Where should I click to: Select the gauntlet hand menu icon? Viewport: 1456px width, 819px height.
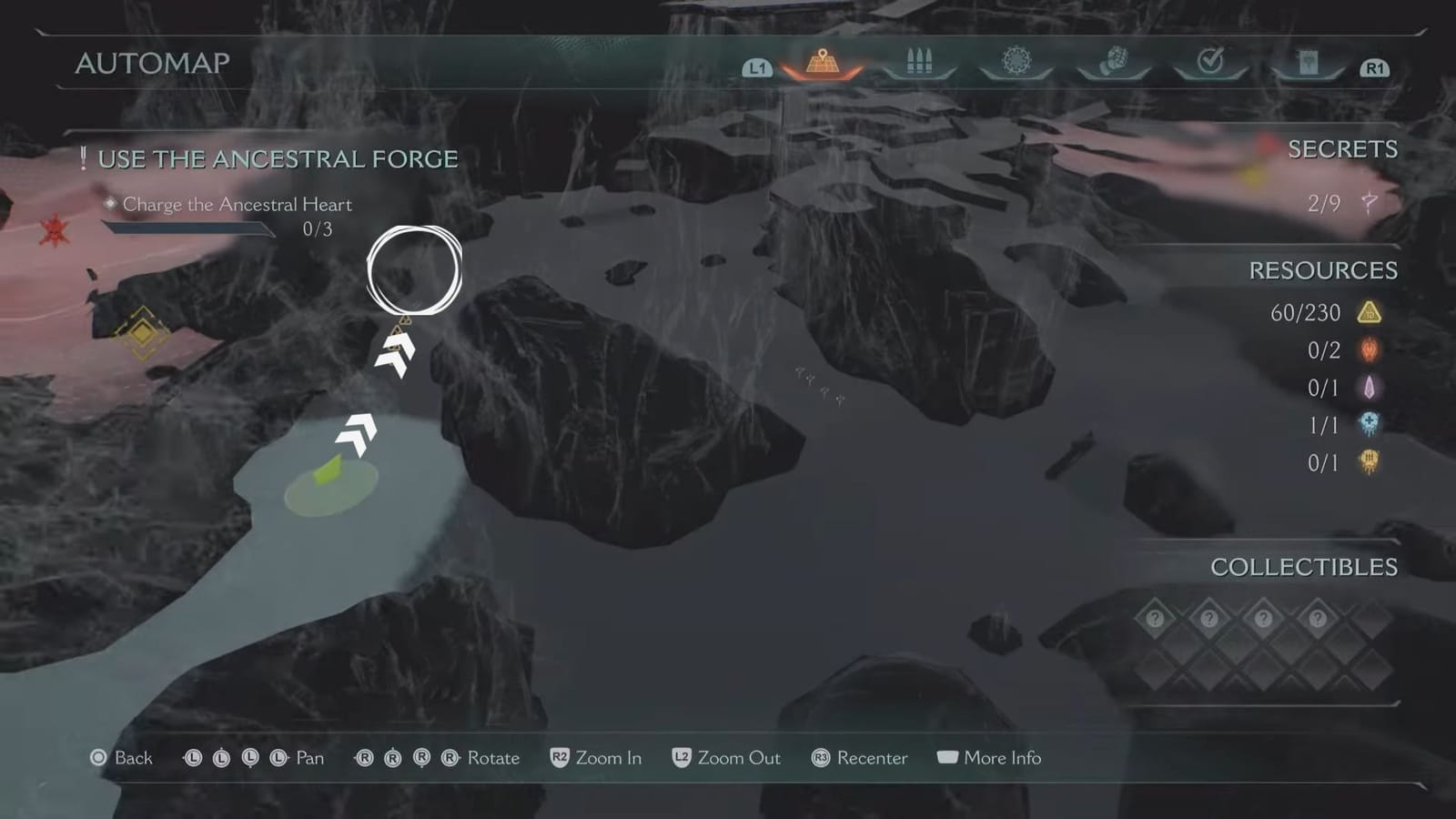[x=1113, y=62]
